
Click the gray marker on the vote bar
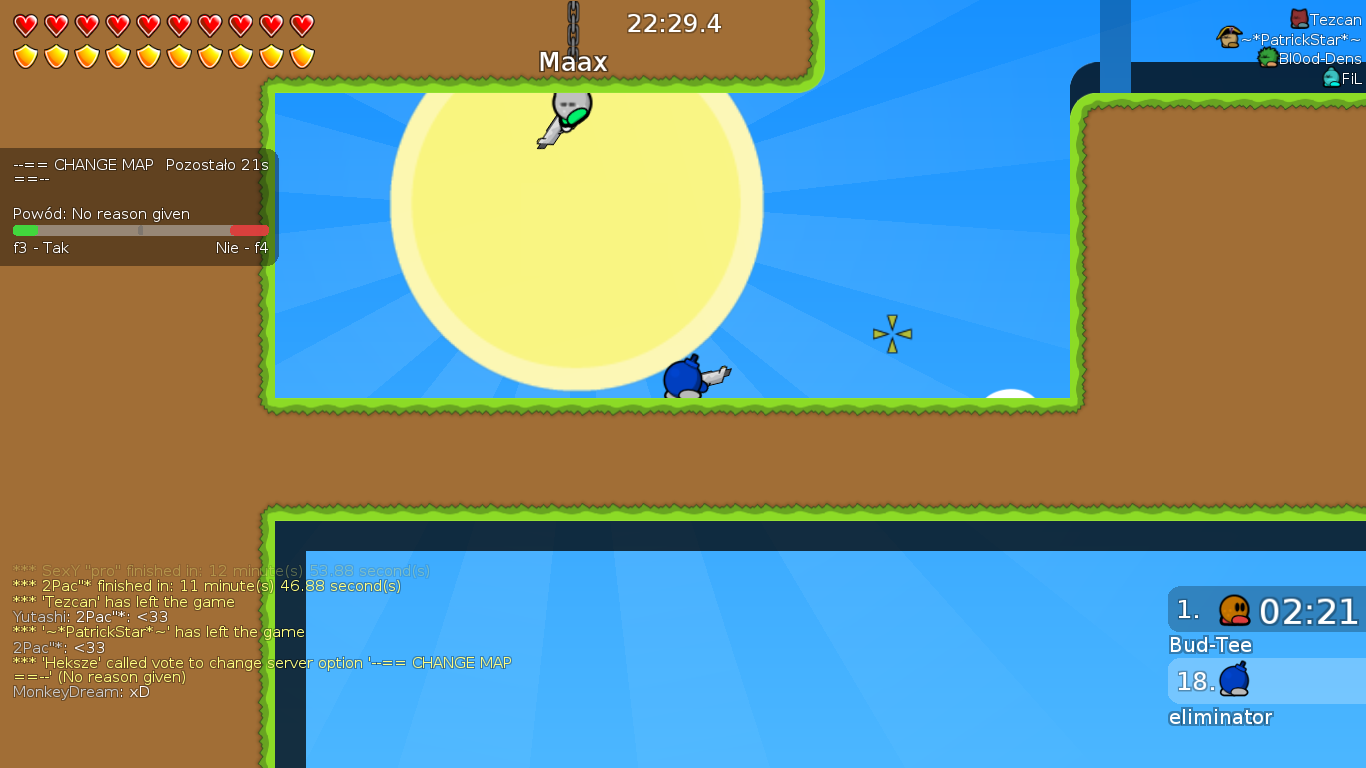coord(140,230)
